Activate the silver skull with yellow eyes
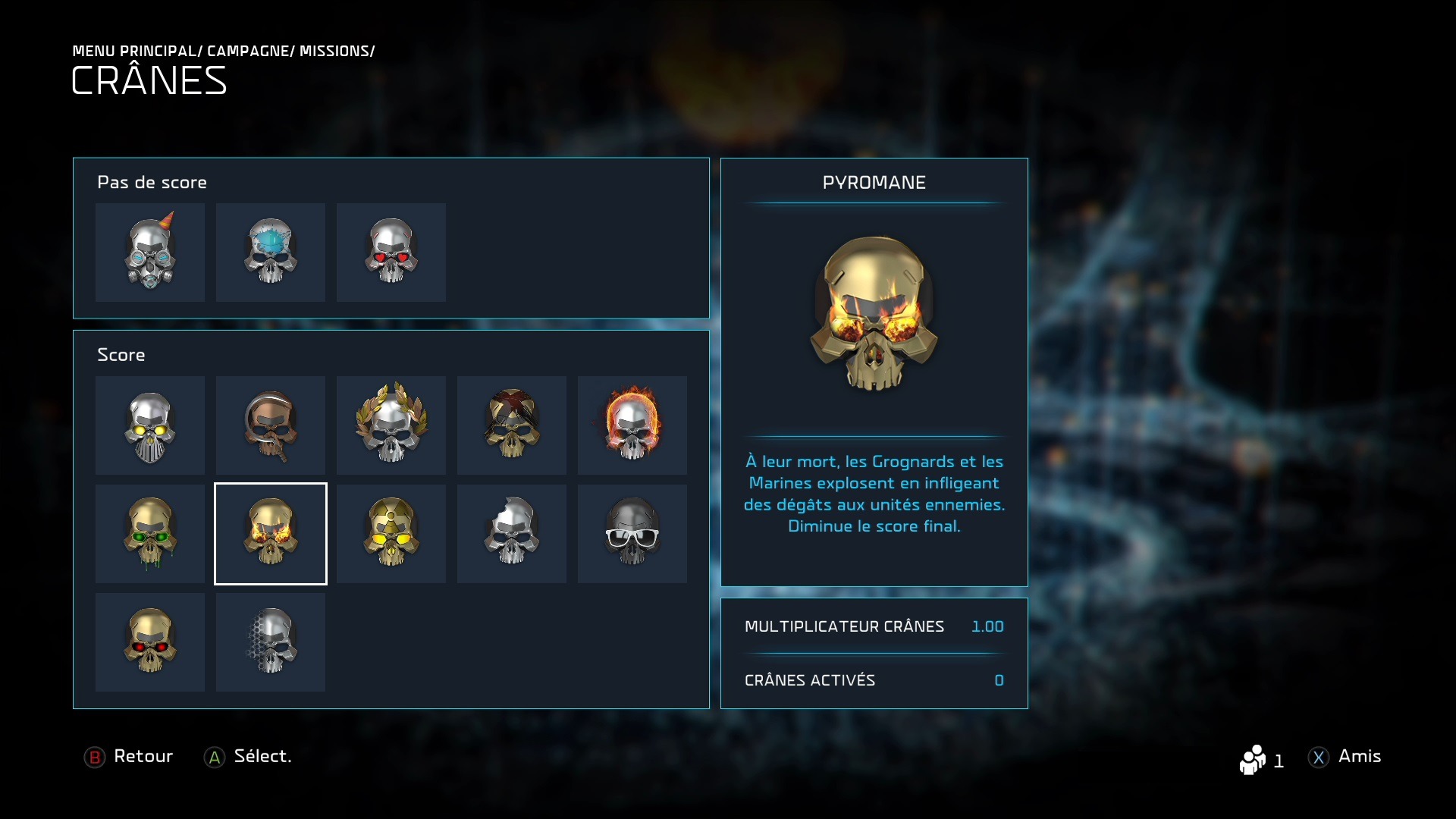This screenshot has height=819, width=1456. (x=150, y=425)
